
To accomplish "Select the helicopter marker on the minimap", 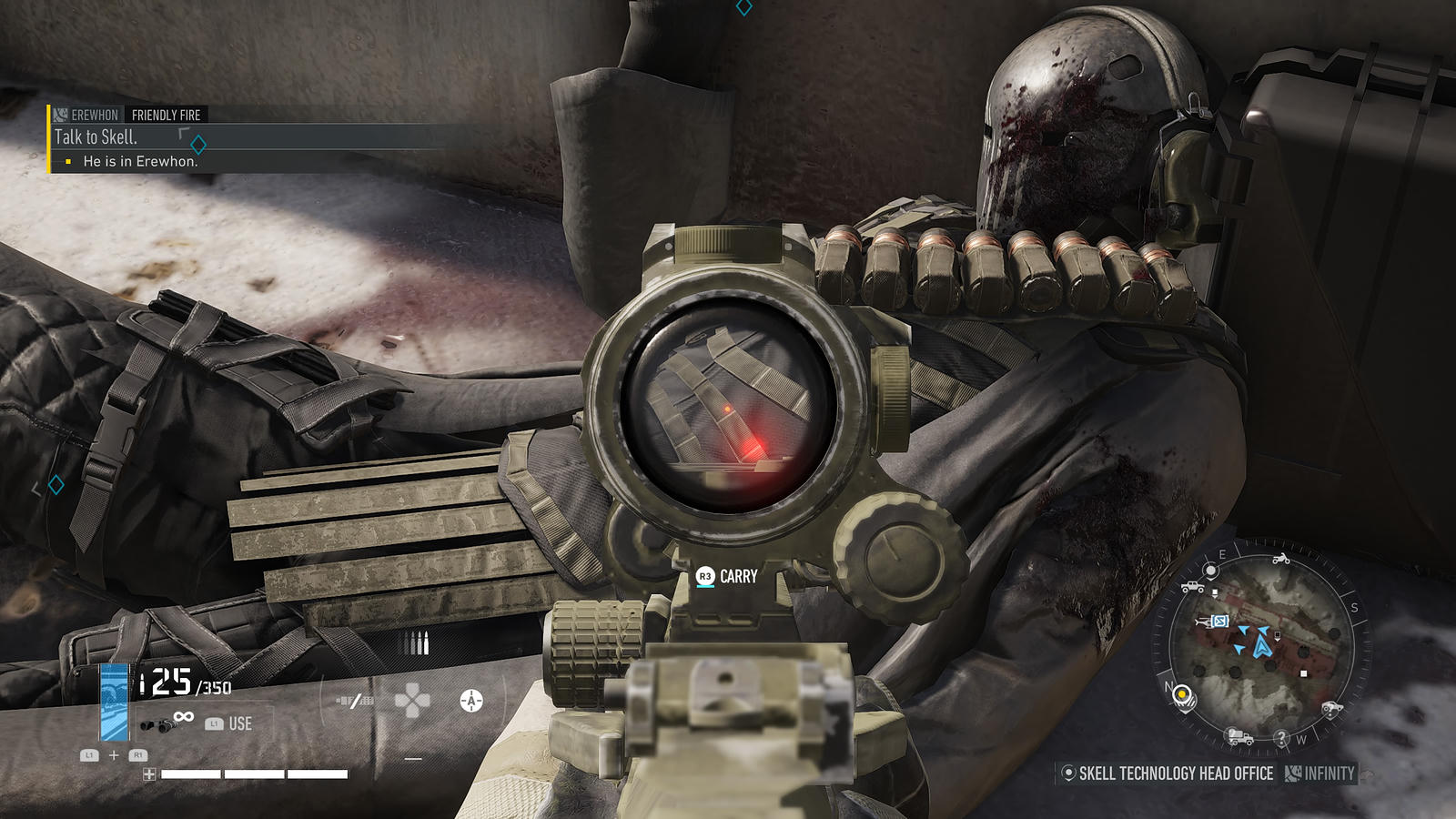I will [x=1205, y=622].
